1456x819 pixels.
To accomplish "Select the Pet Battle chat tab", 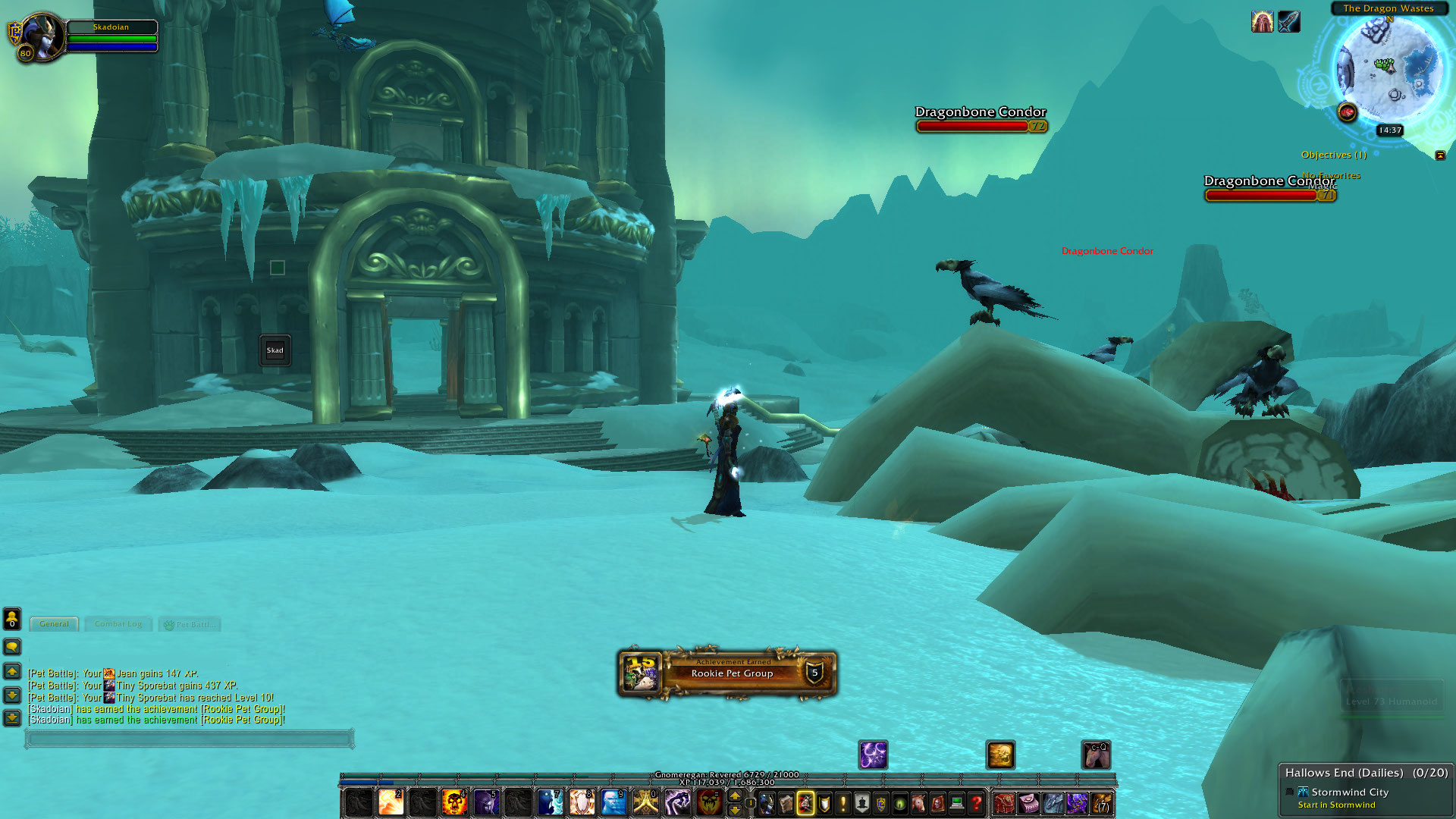I will (190, 625).
